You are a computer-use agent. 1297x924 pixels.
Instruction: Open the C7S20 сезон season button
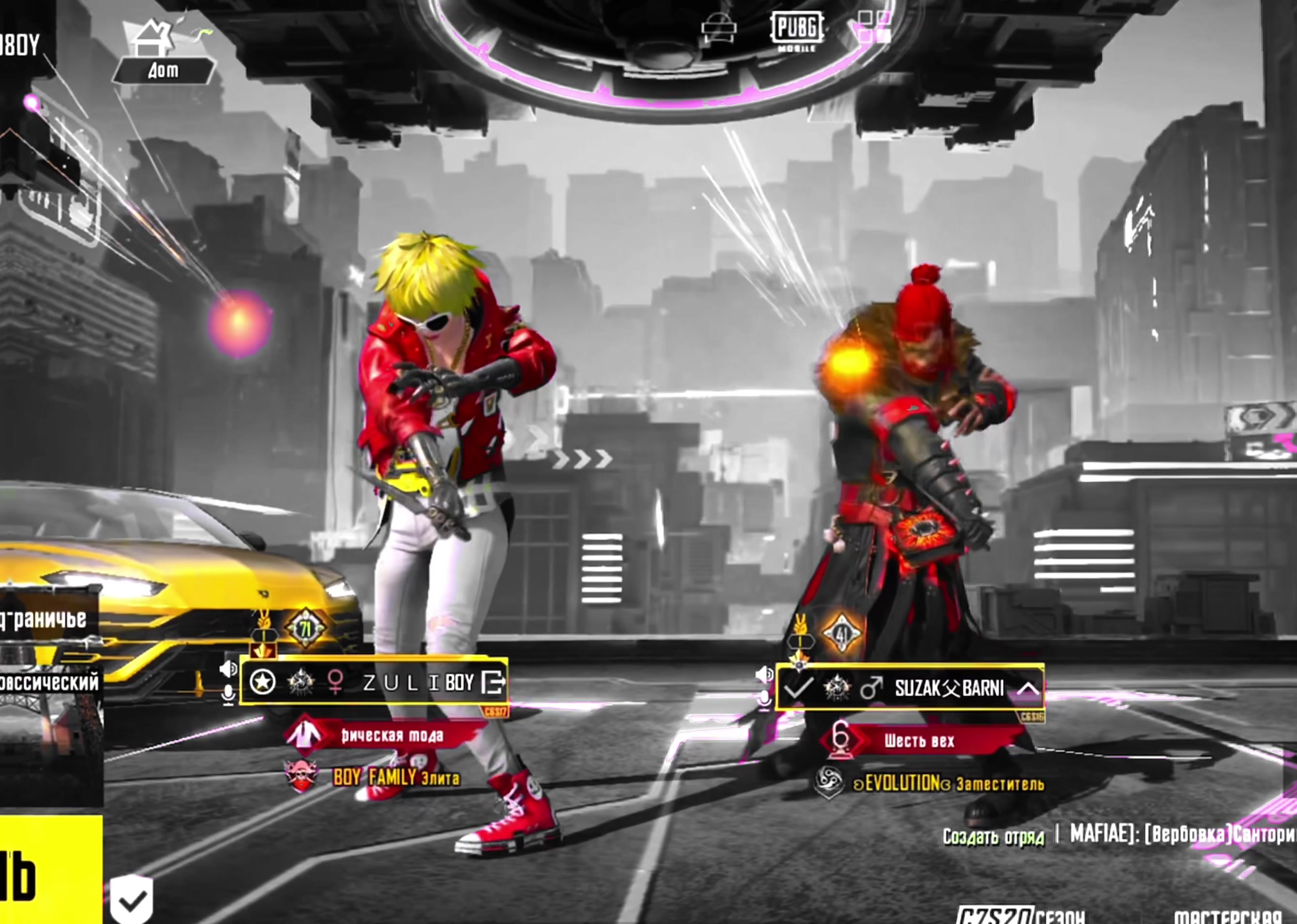tap(1020, 915)
